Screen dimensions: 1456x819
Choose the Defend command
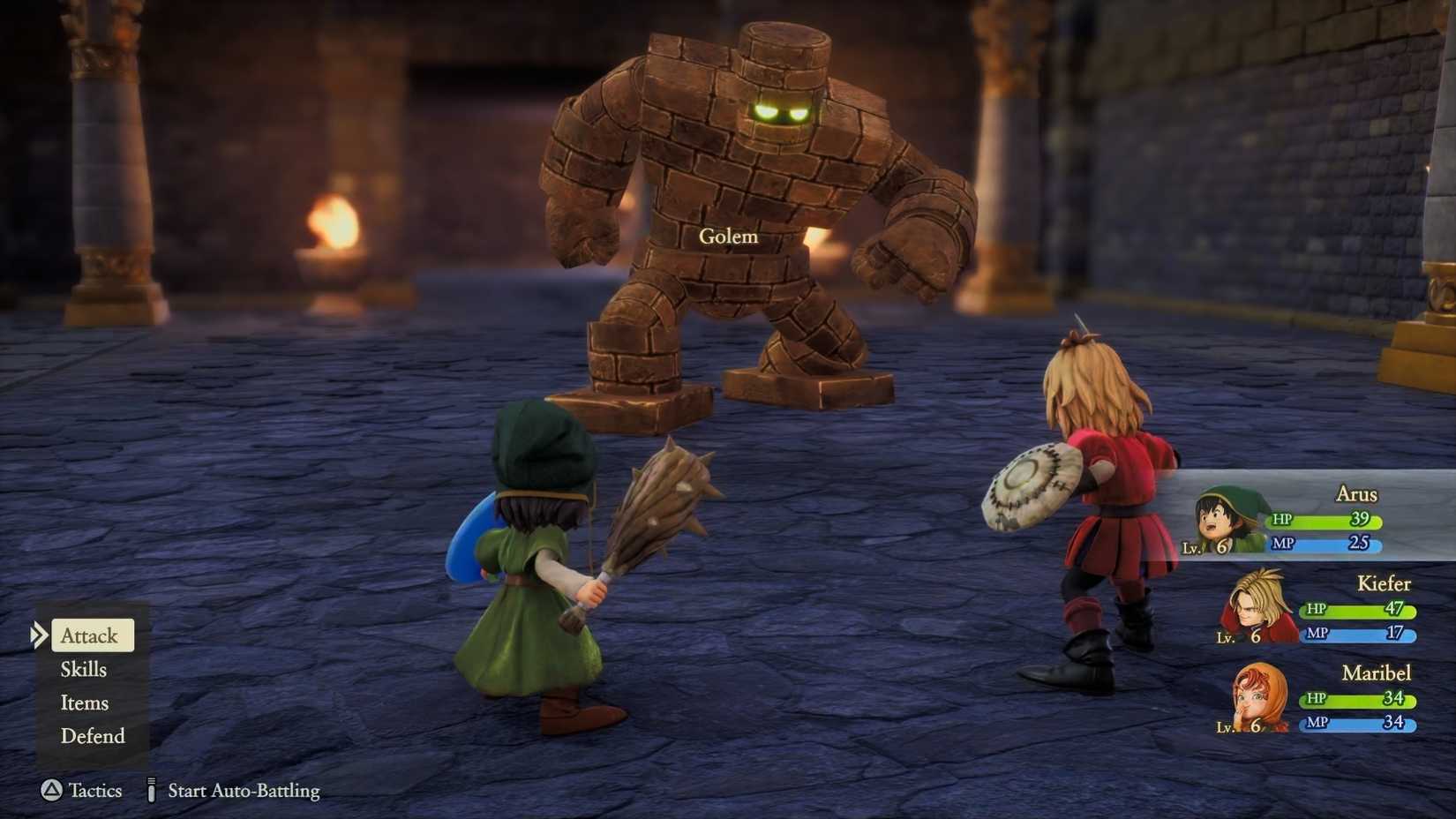tap(91, 736)
